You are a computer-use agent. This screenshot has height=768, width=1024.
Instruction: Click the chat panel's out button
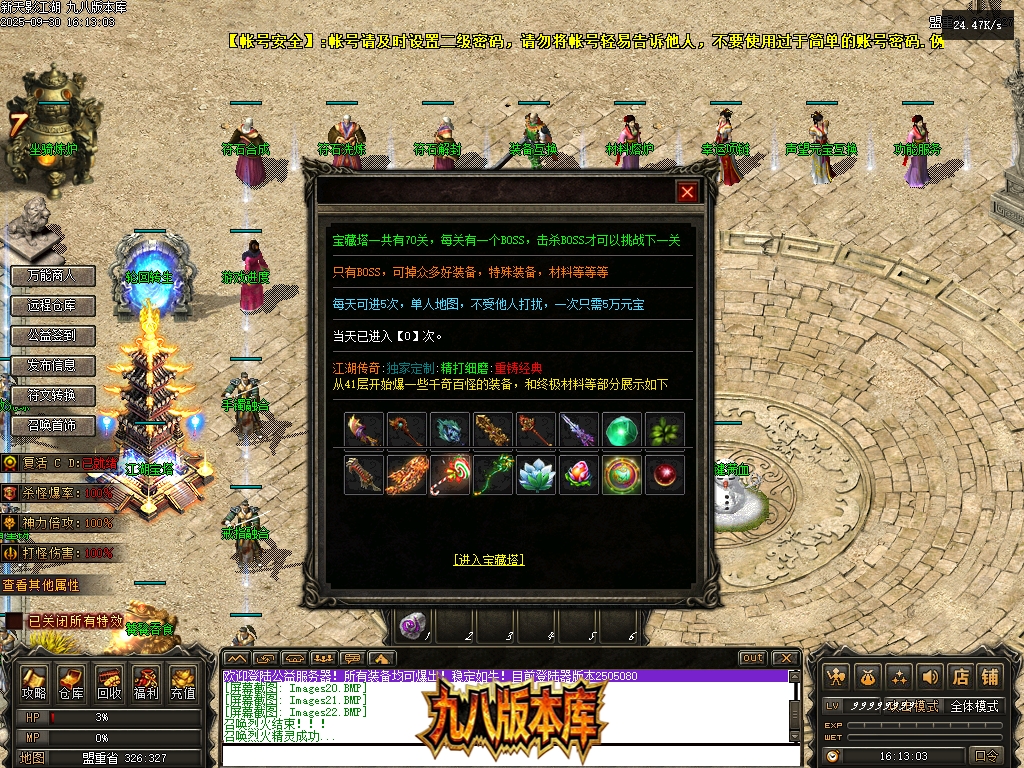(x=752, y=658)
